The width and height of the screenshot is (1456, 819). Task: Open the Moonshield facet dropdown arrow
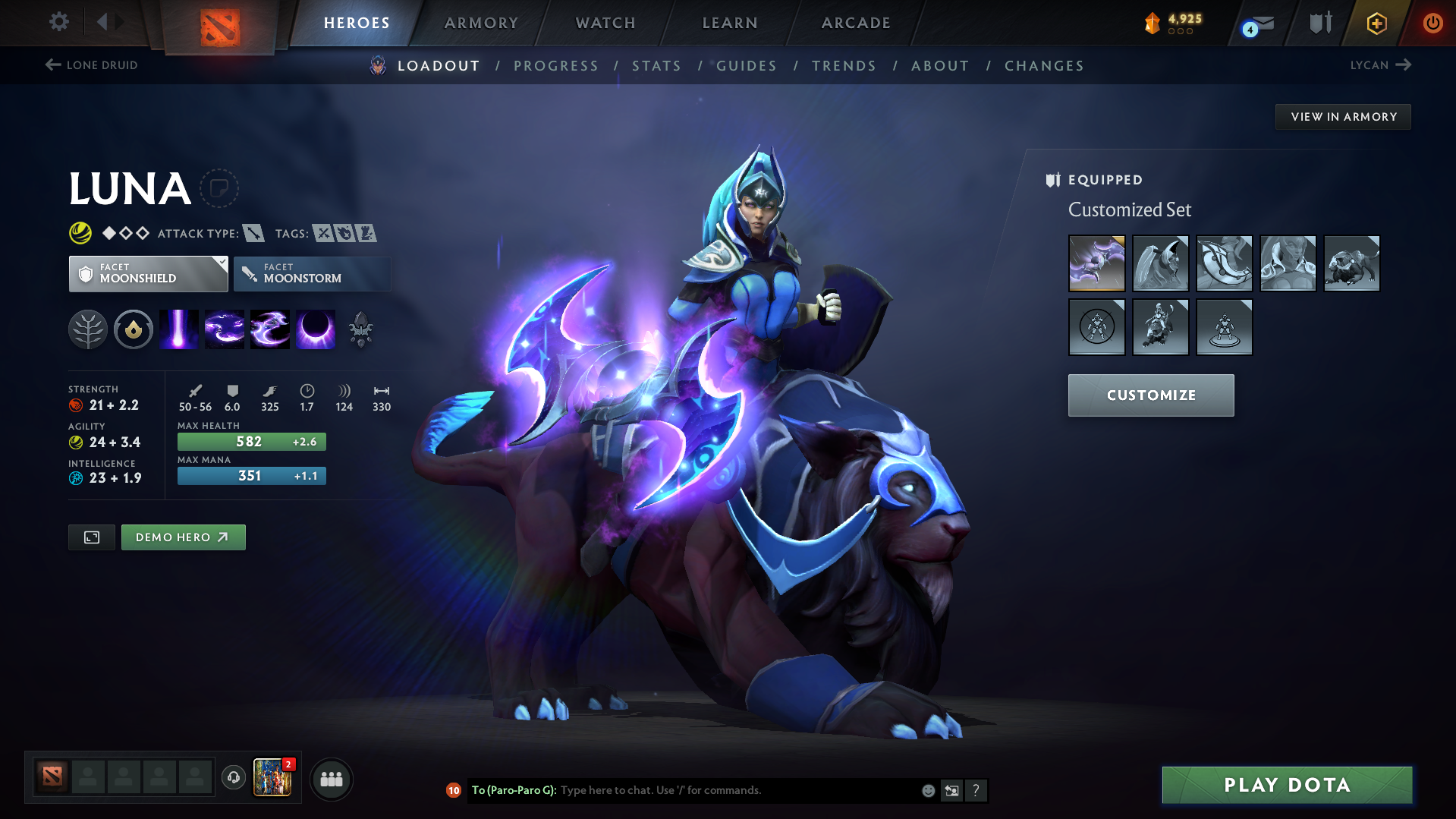[x=220, y=263]
